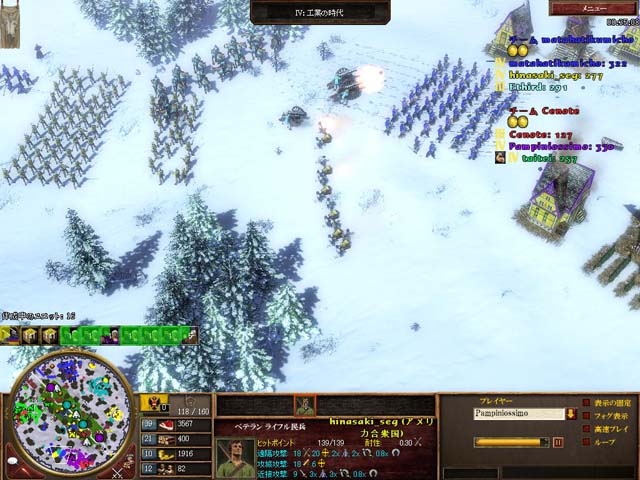Select the wood resource row

(163, 439)
